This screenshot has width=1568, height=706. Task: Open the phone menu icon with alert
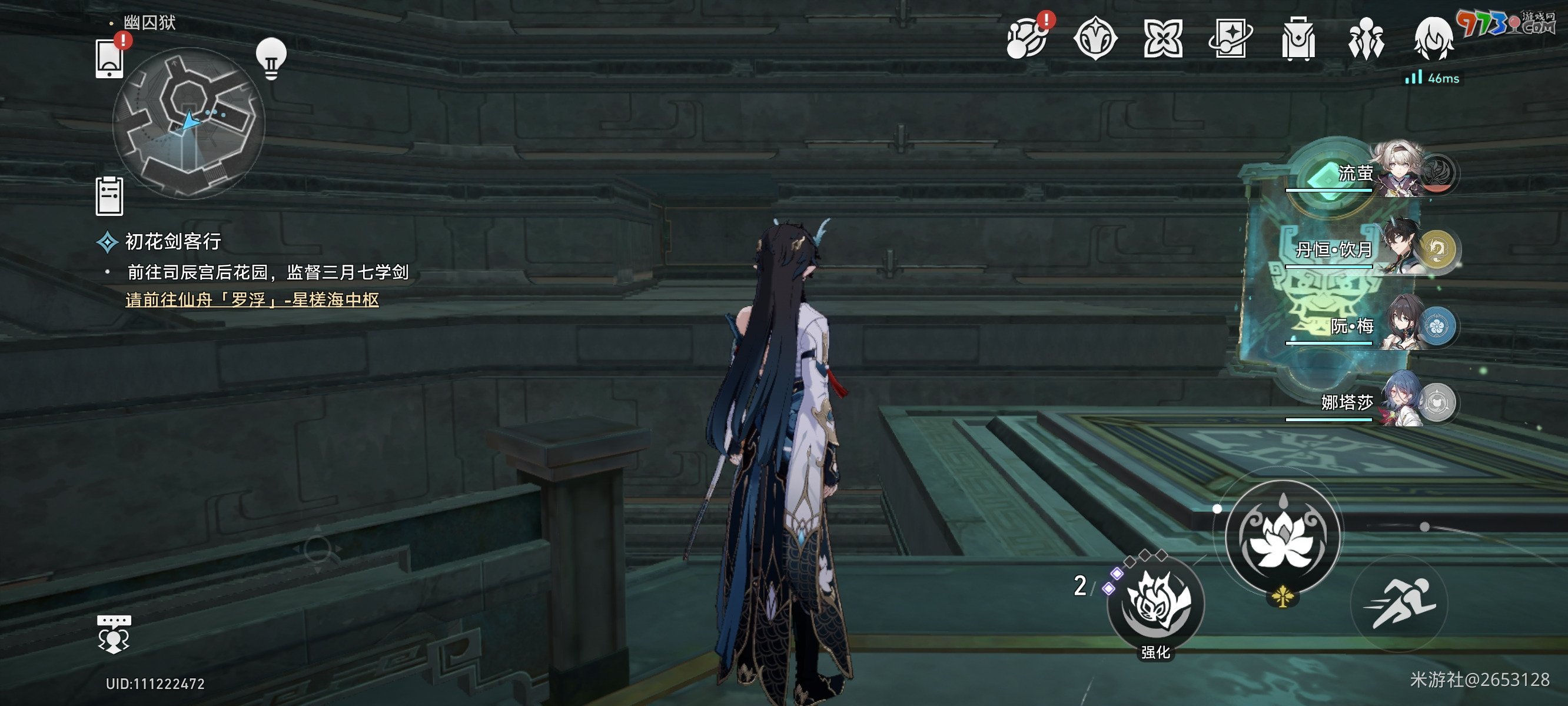[x=109, y=58]
